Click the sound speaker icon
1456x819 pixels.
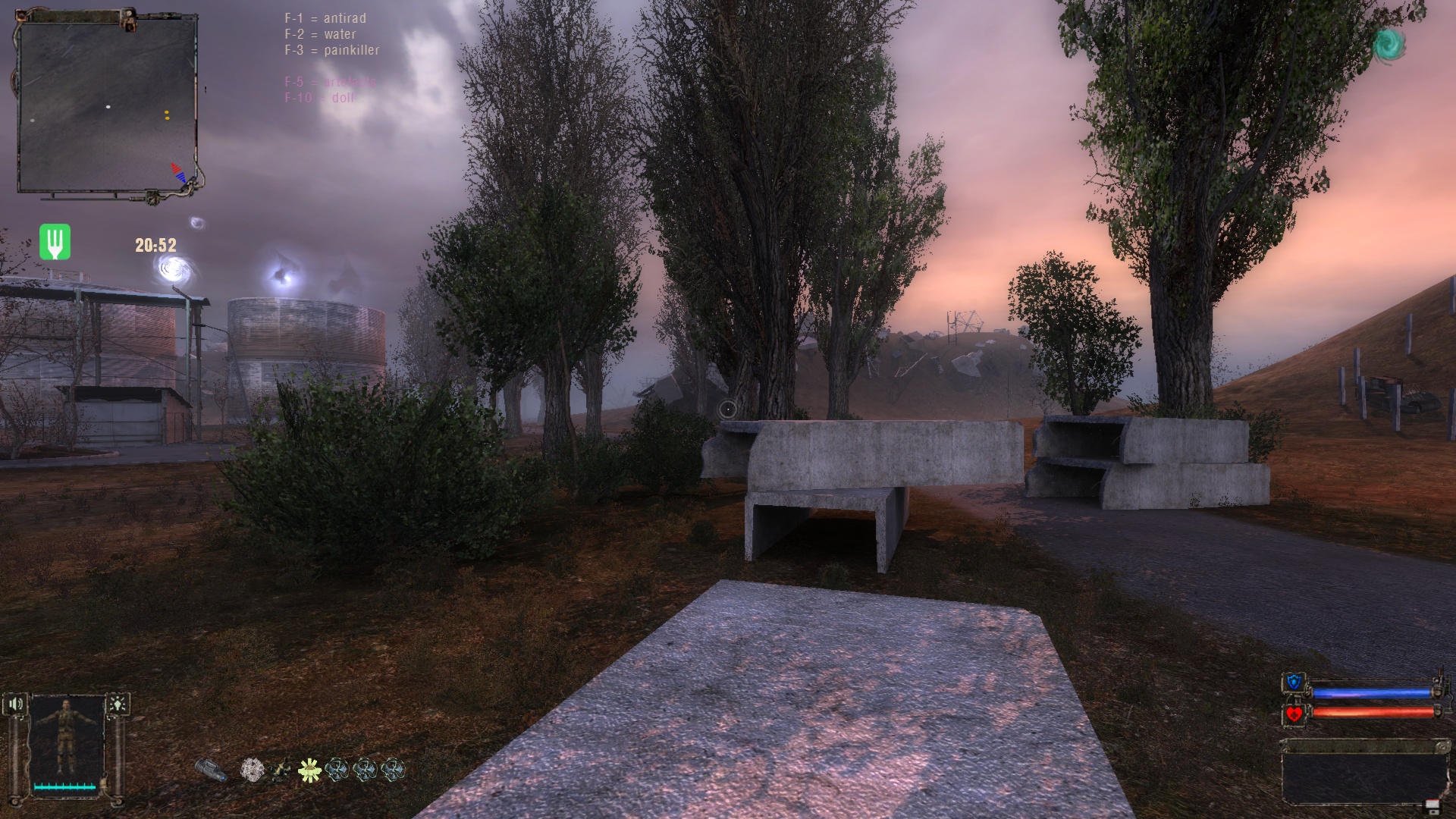pyautogui.click(x=15, y=704)
